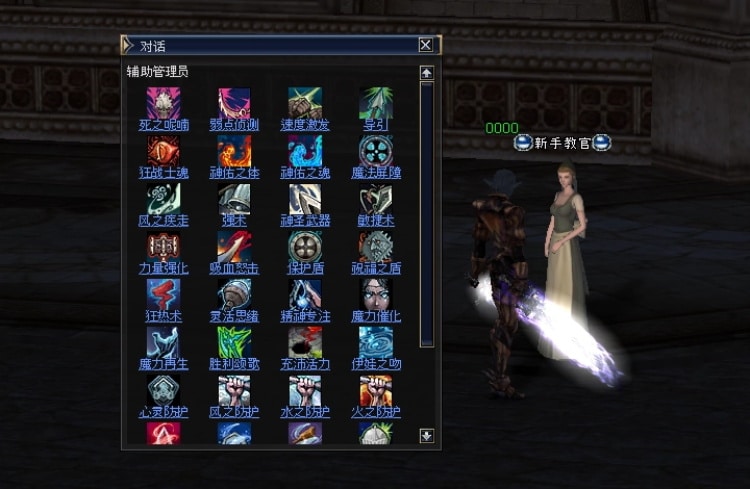750x489 pixels.
Task: Choose the 力量强化 buff
Action: coord(163,268)
